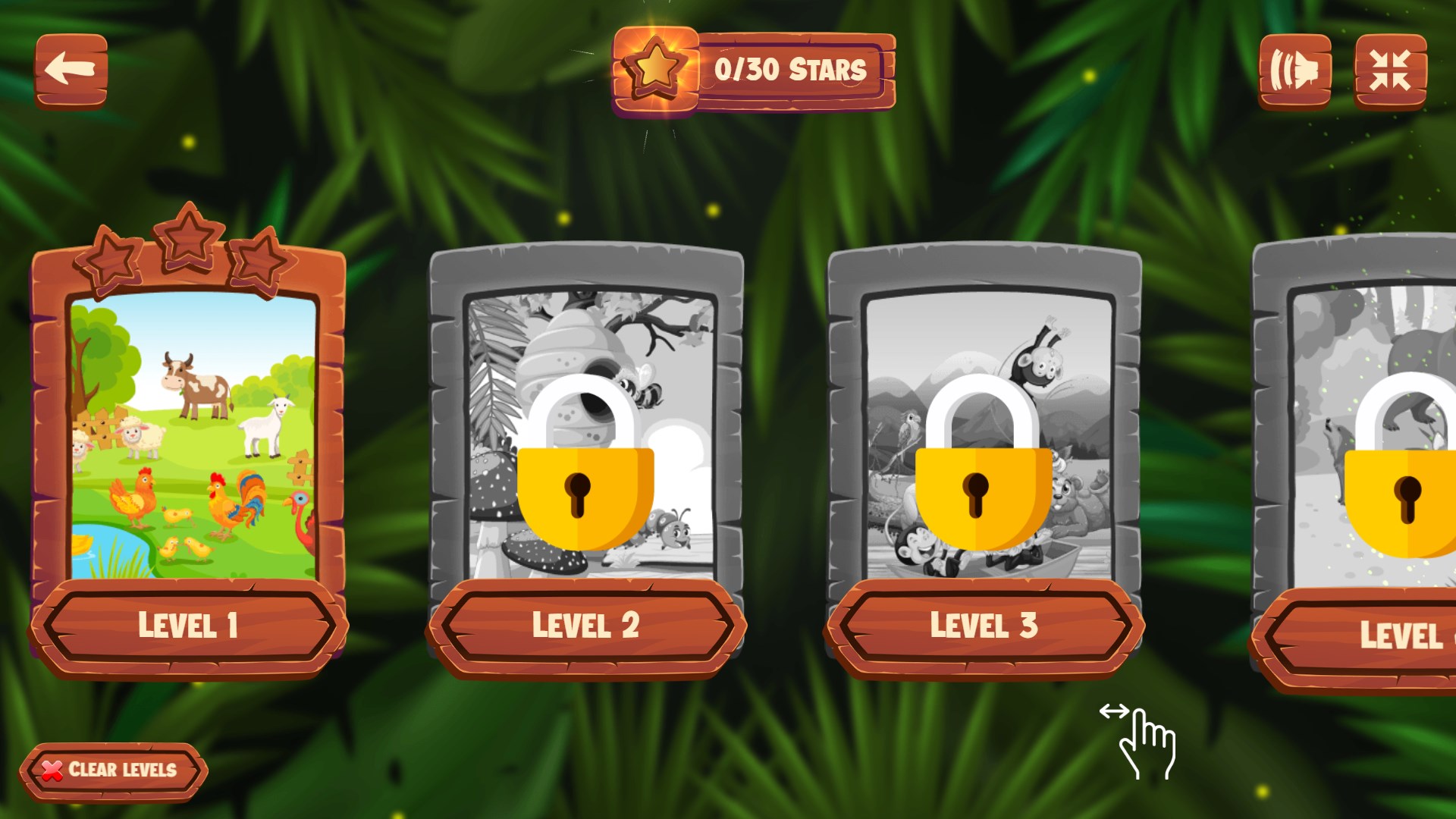
Task: Select the Level 2 plaque
Action: (x=585, y=626)
